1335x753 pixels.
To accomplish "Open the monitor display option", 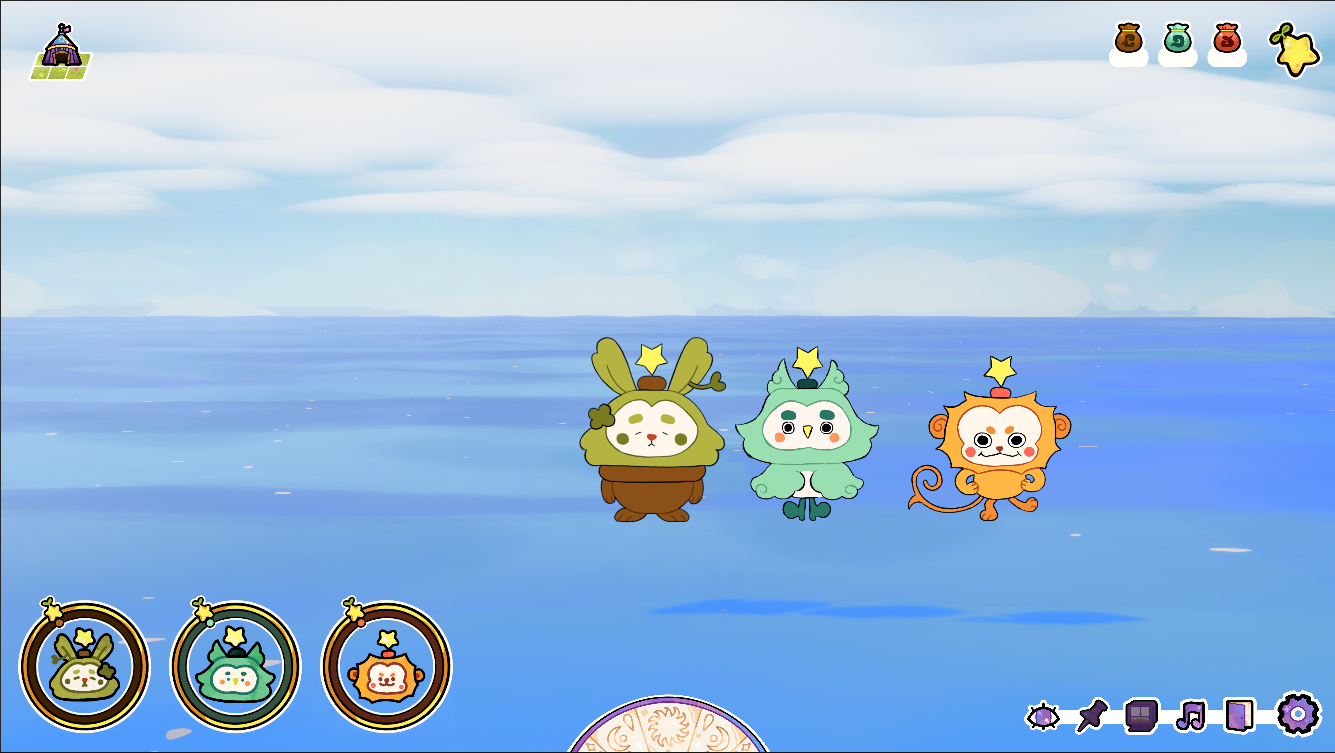I will (x=1141, y=715).
